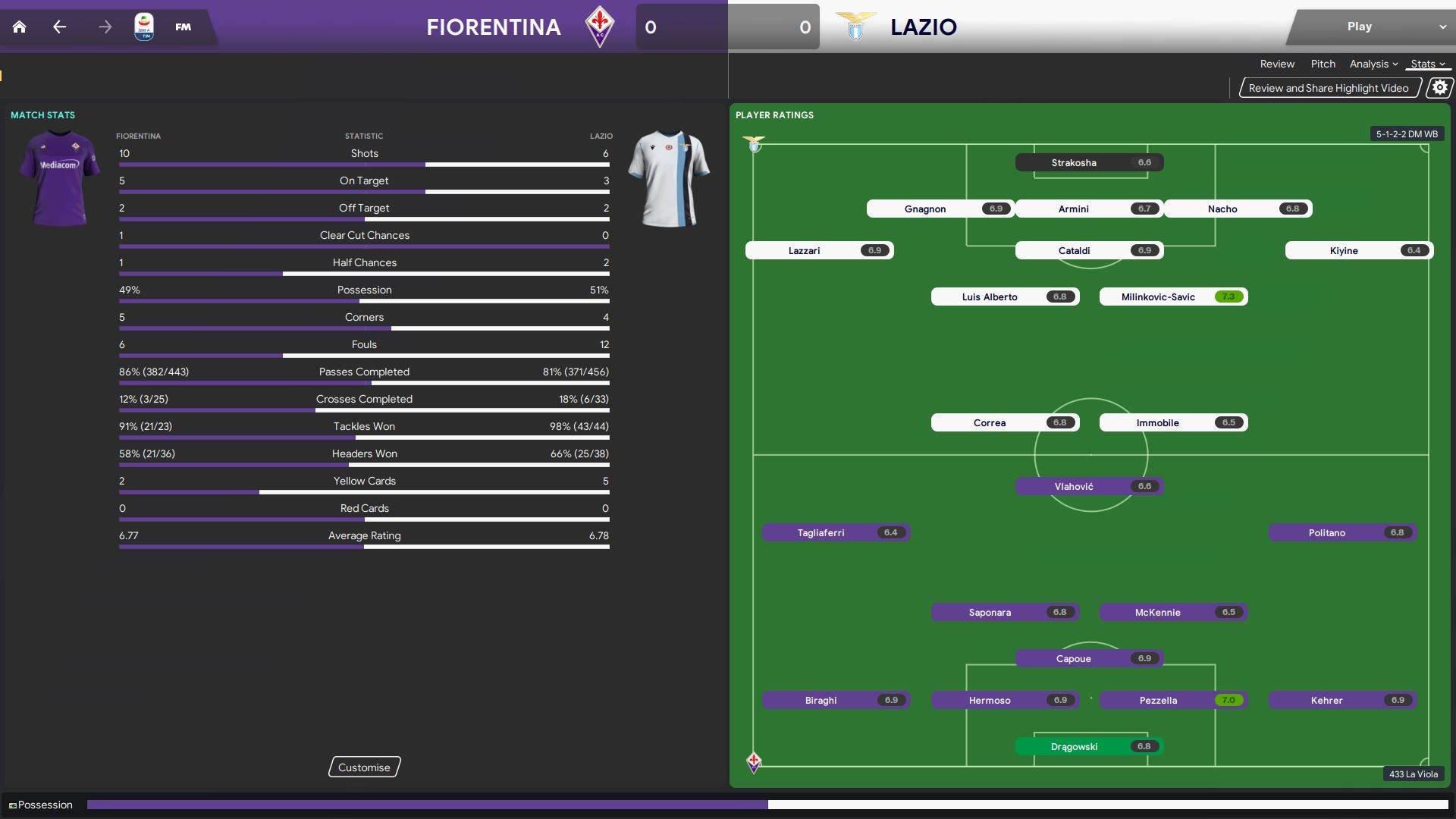Click the Fiorentina club badge
This screenshot has height=819, width=1456.
tap(600, 27)
